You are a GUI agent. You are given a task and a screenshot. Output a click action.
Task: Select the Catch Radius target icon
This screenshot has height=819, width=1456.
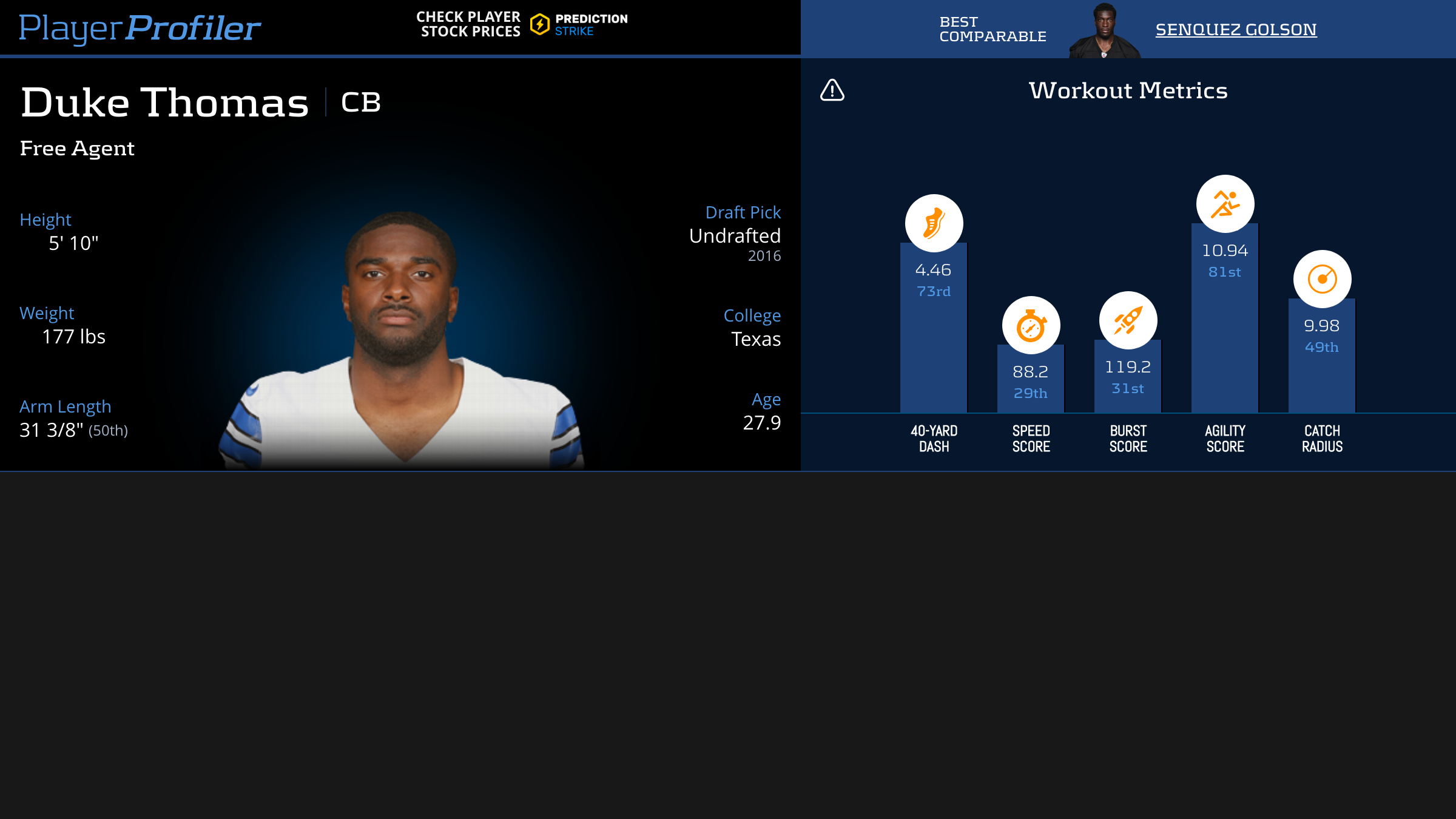(x=1322, y=279)
